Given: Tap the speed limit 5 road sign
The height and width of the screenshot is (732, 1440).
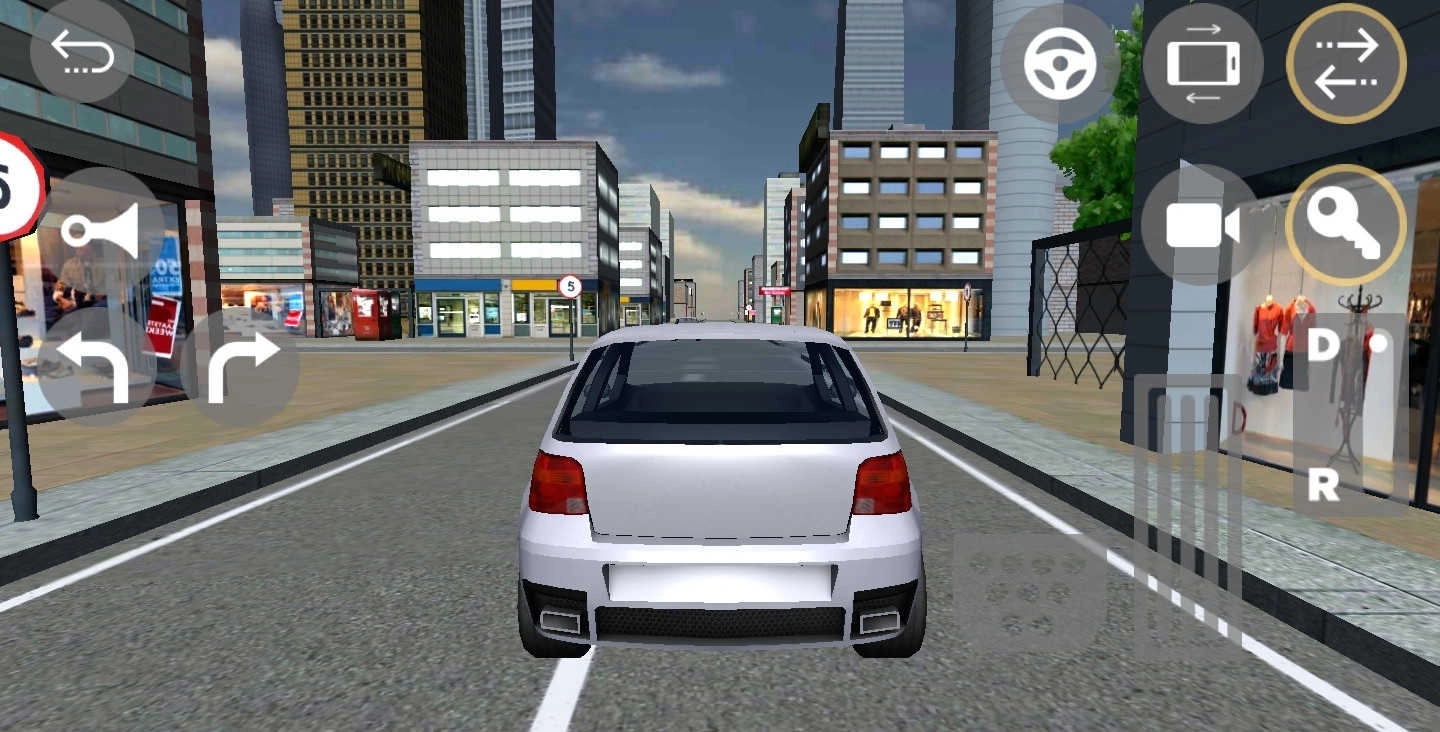Looking at the screenshot, I should 570,287.
